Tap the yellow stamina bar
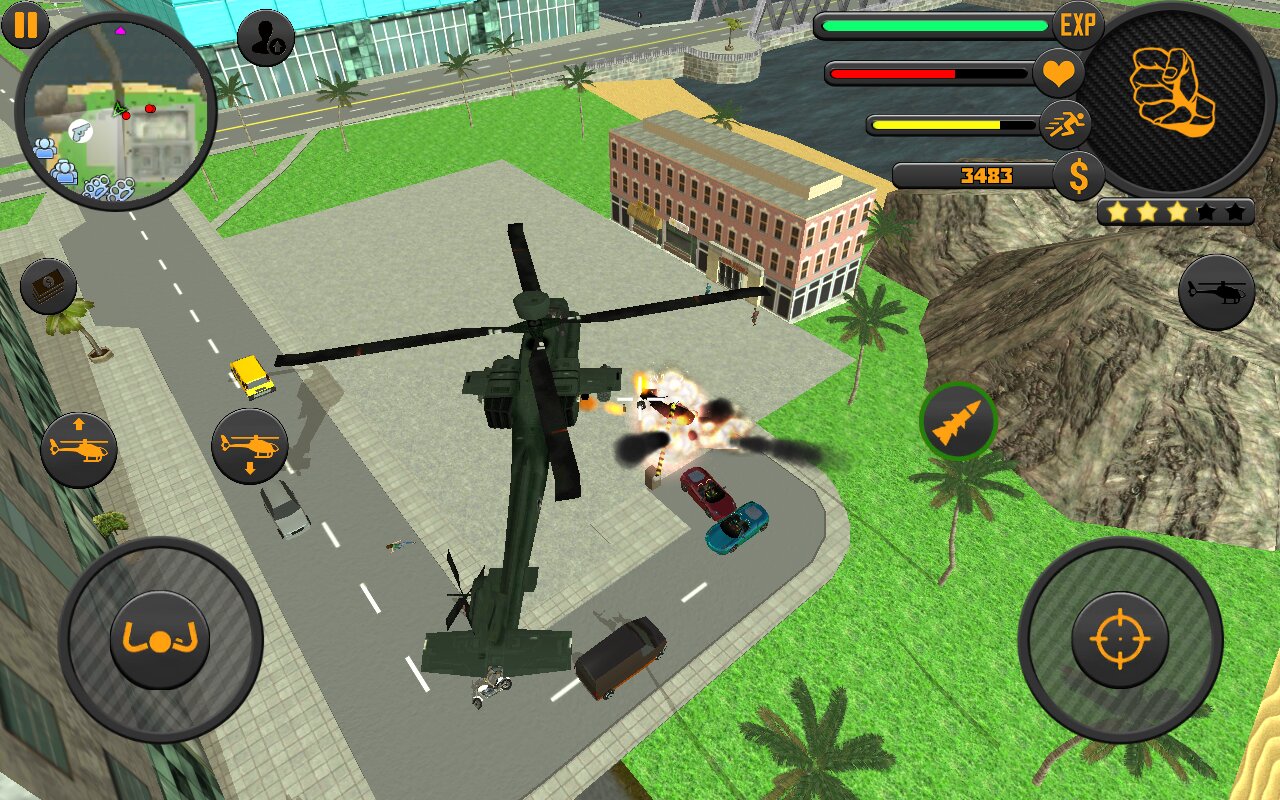Image resolution: width=1280 pixels, height=800 pixels. (950, 123)
